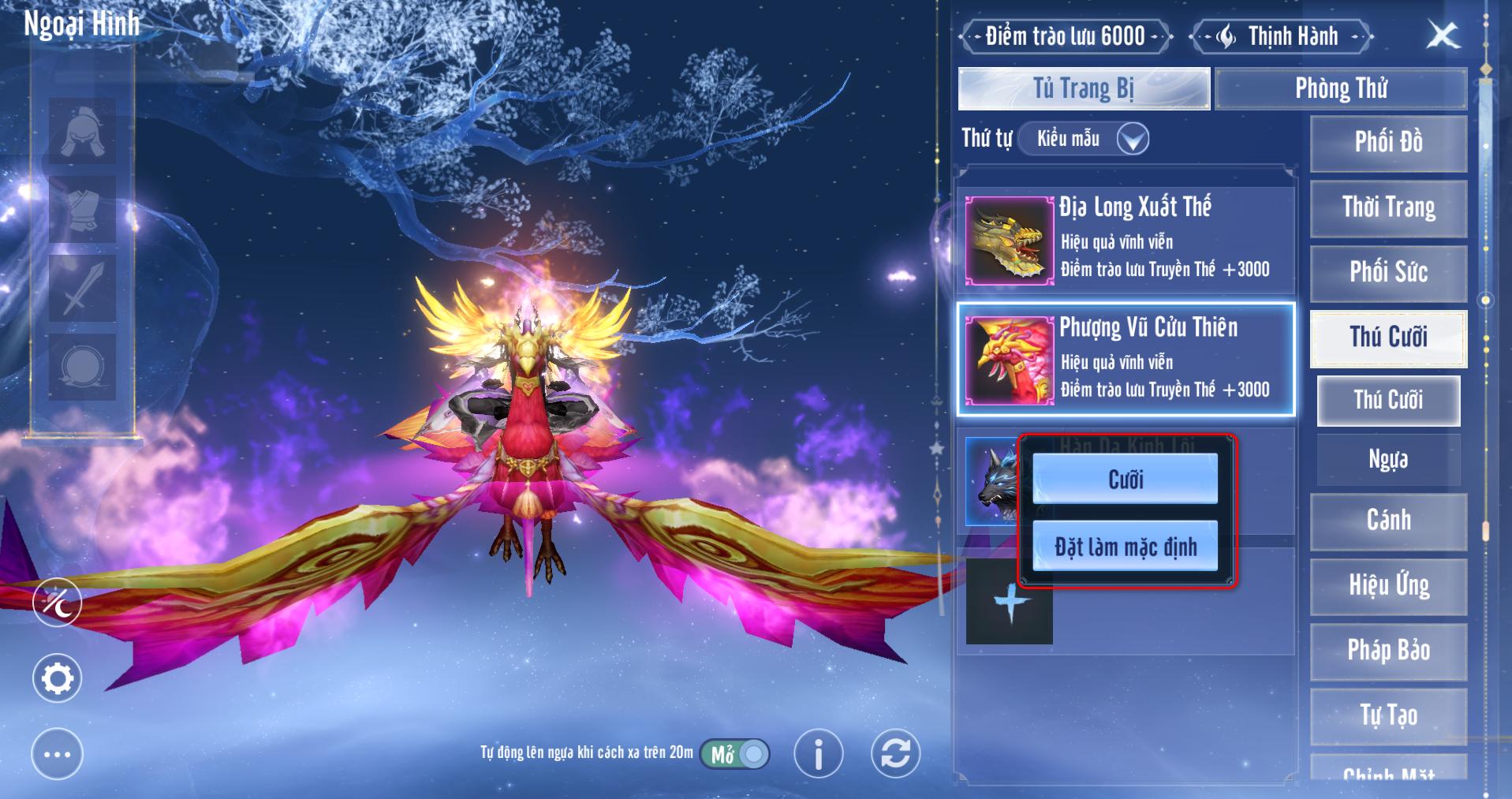Click the refresh arrows icon
The width and height of the screenshot is (1512, 799).
click(895, 753)
